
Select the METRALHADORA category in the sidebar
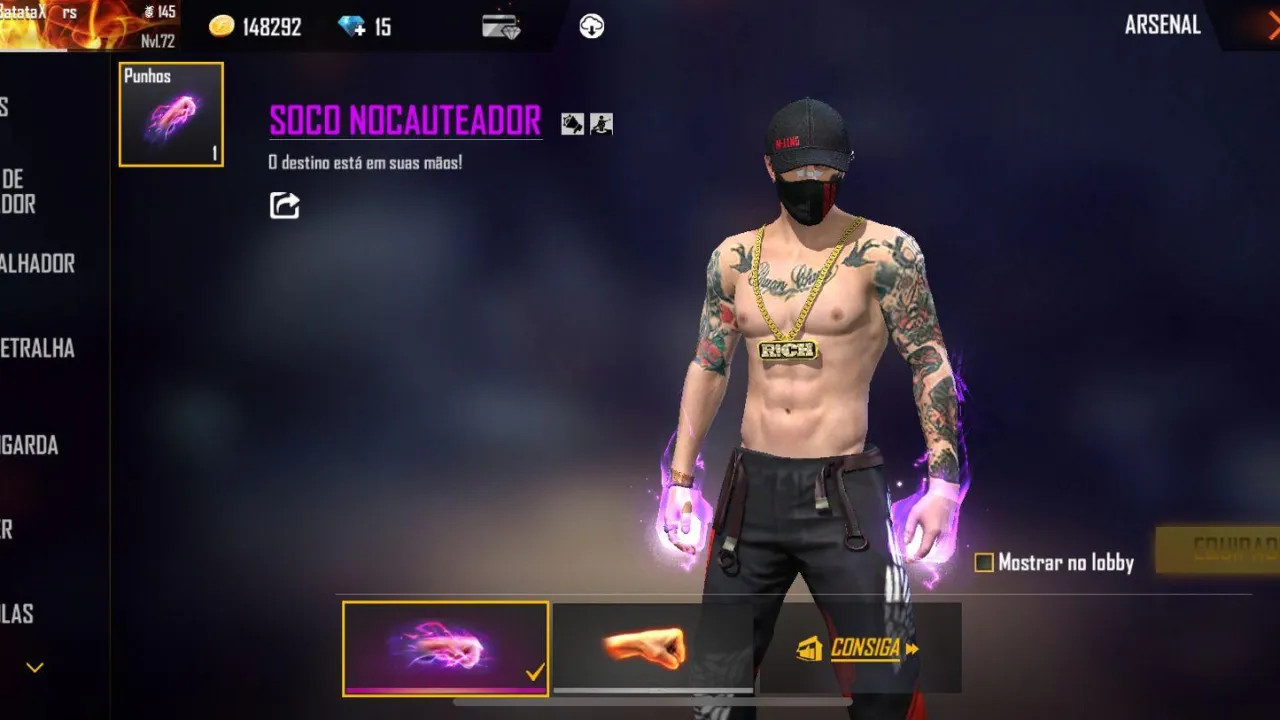tap(38, 349)
